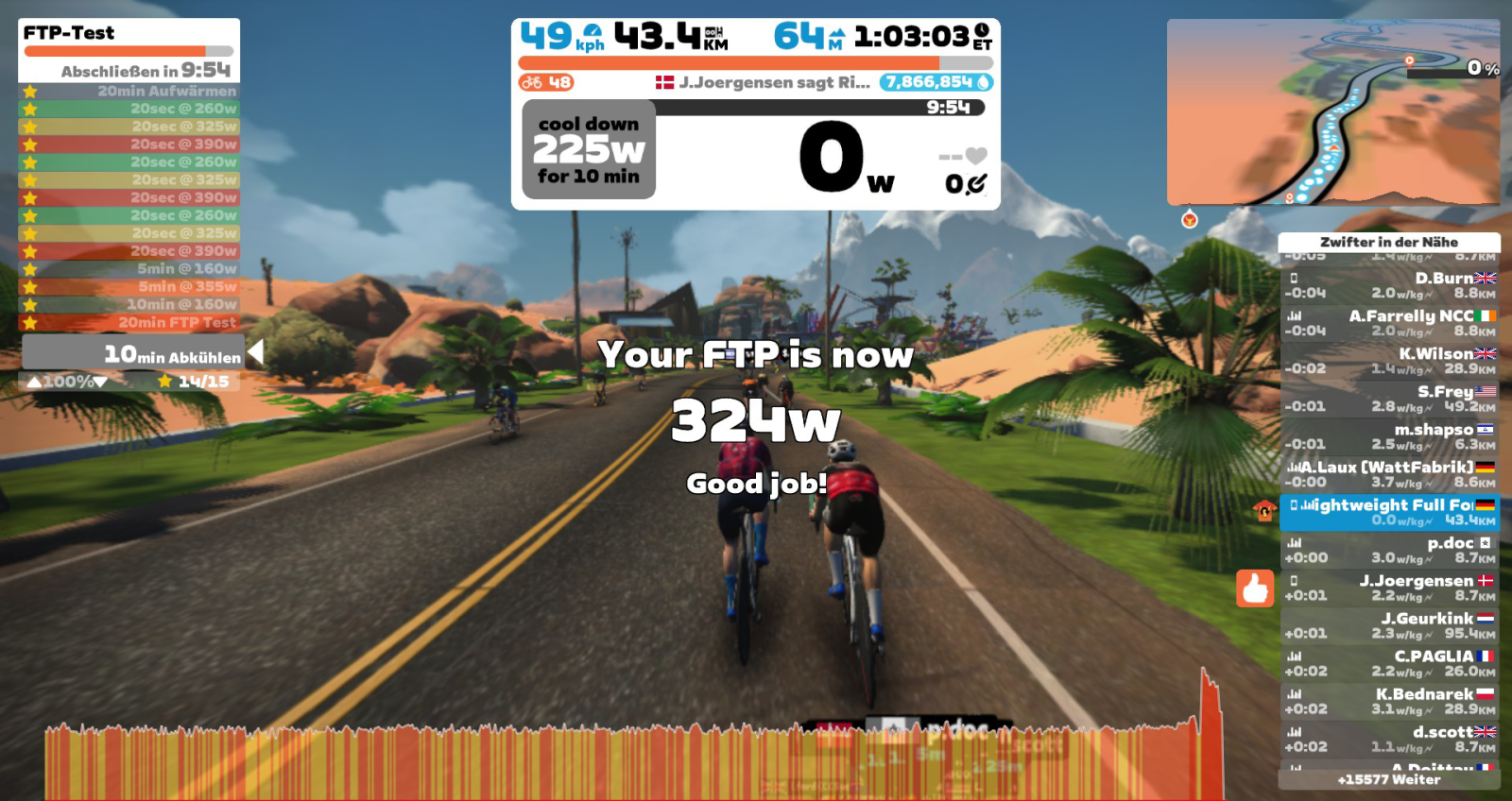The image size is (1512, 801).
Task: Select the p.doc rider row
Action: [1388, 550]
